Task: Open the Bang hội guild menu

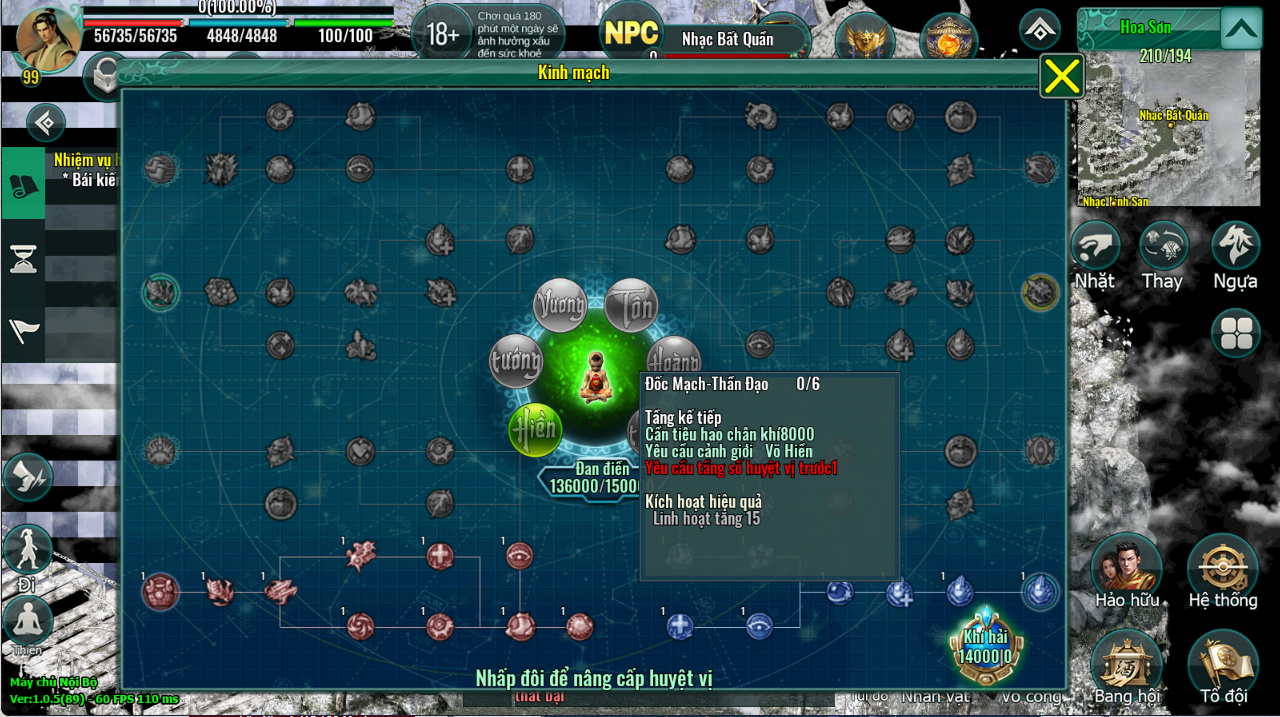Action: pyautogui.click(x=1126, y=666)
